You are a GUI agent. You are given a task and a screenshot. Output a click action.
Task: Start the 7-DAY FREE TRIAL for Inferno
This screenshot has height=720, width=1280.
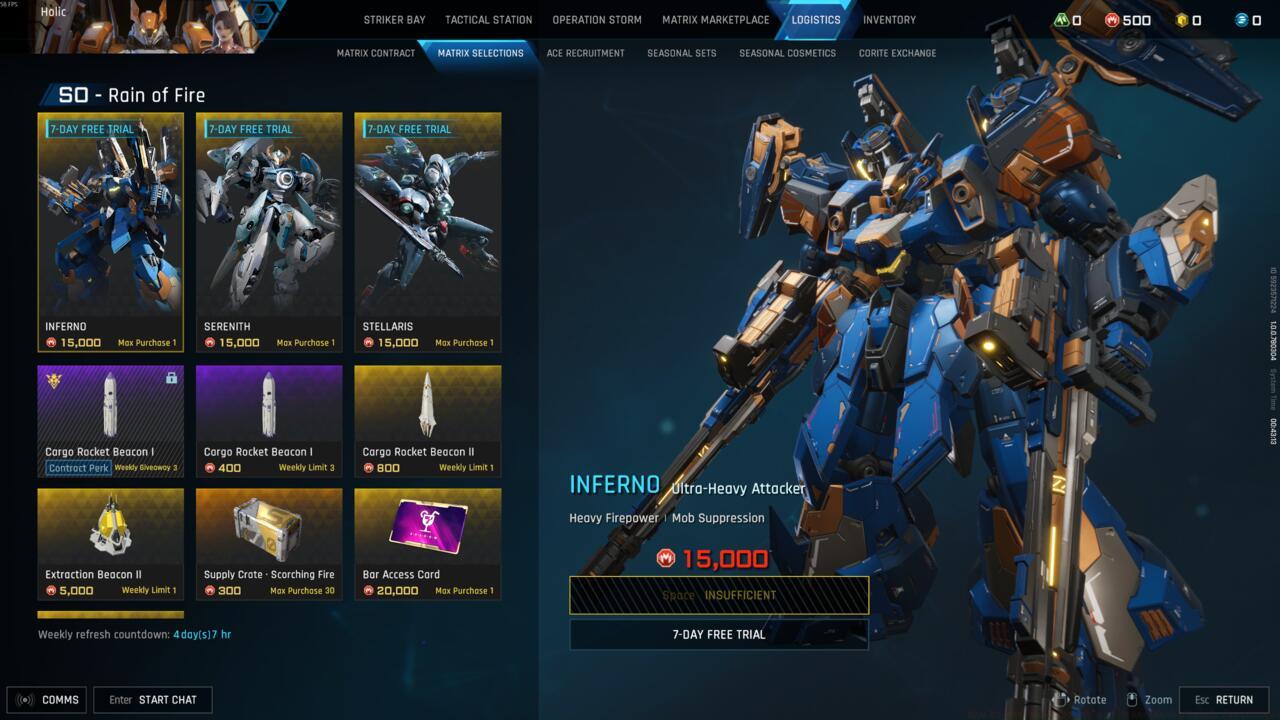(719, 633)
